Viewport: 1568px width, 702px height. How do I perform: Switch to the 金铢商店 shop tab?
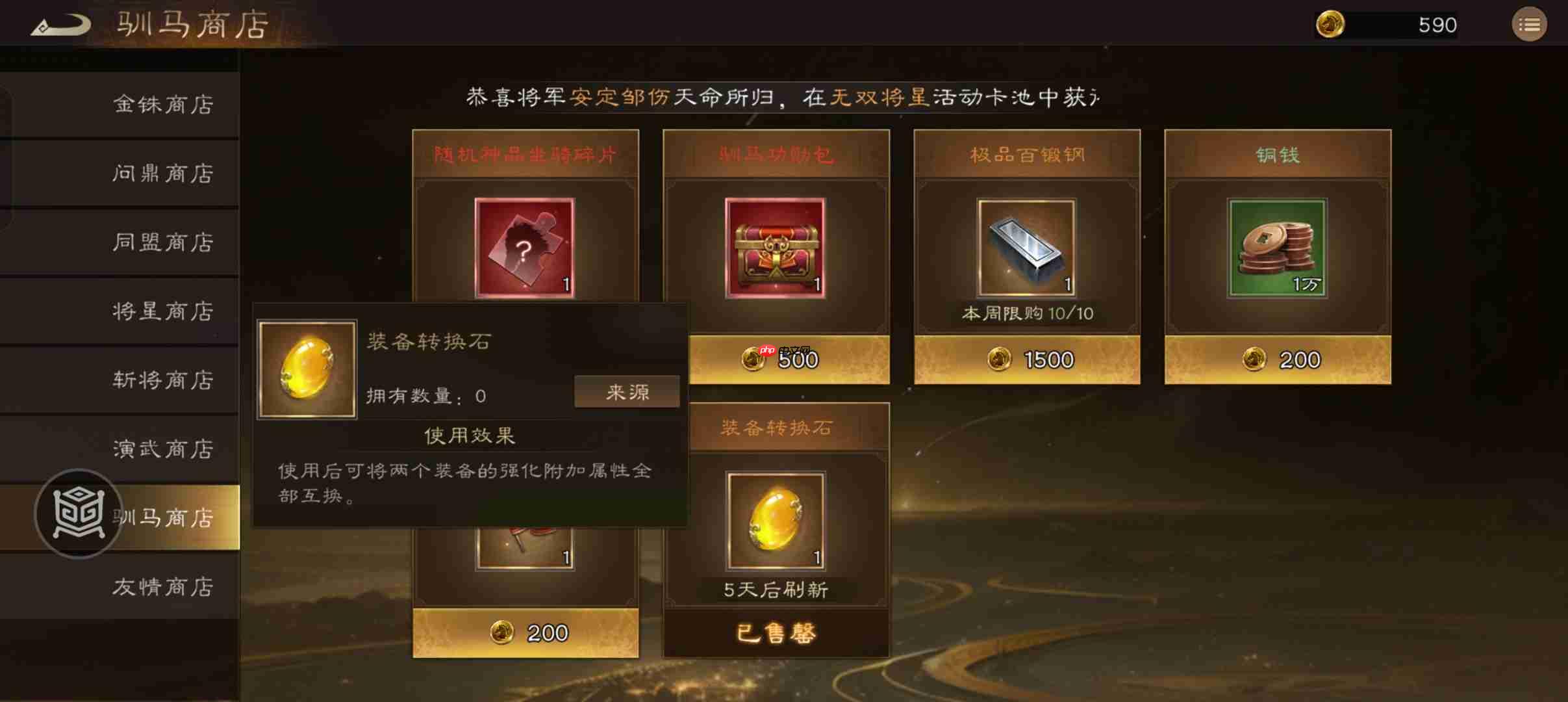(x=164, y=104)
